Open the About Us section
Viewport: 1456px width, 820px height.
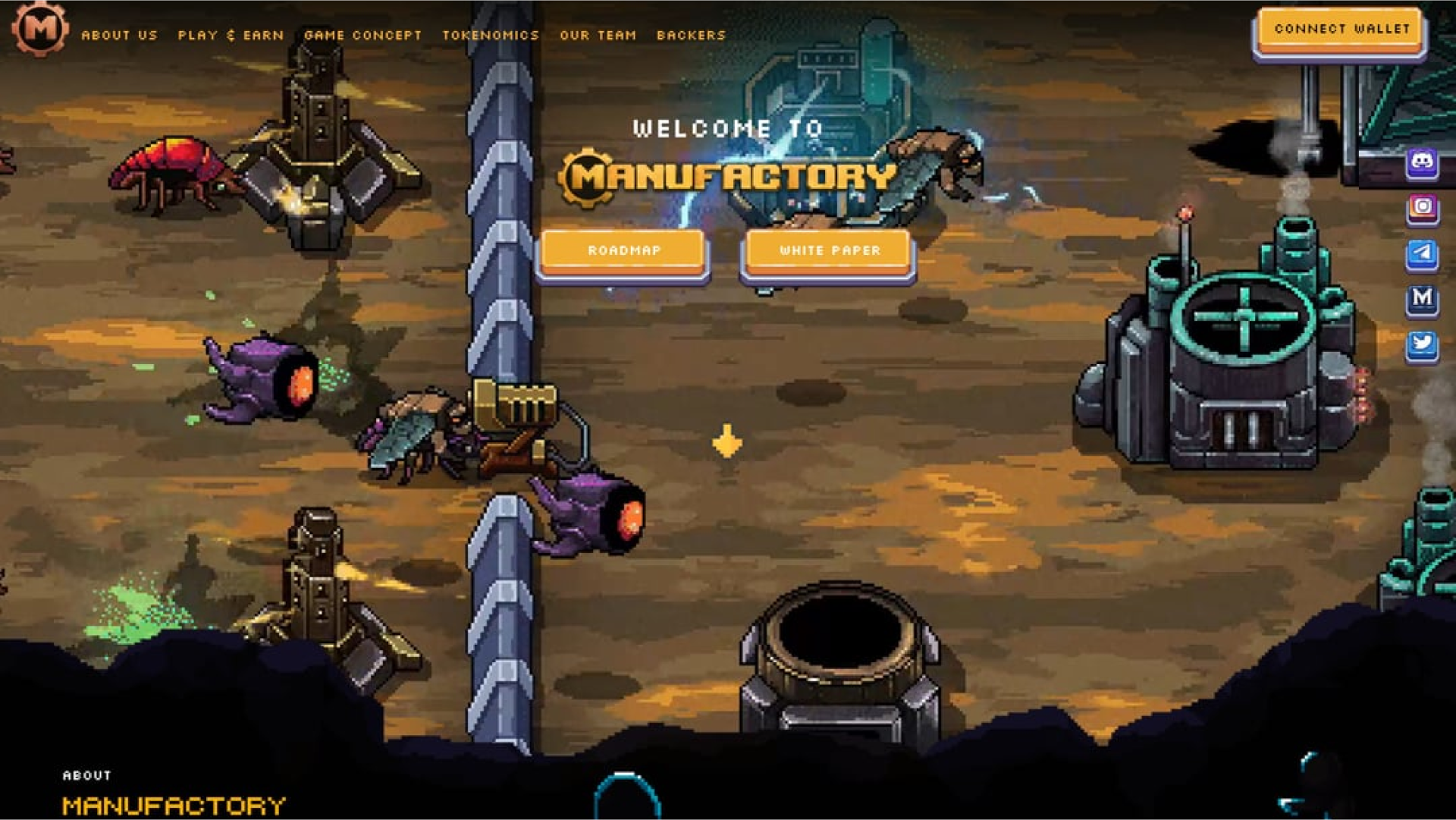[119, 35]
